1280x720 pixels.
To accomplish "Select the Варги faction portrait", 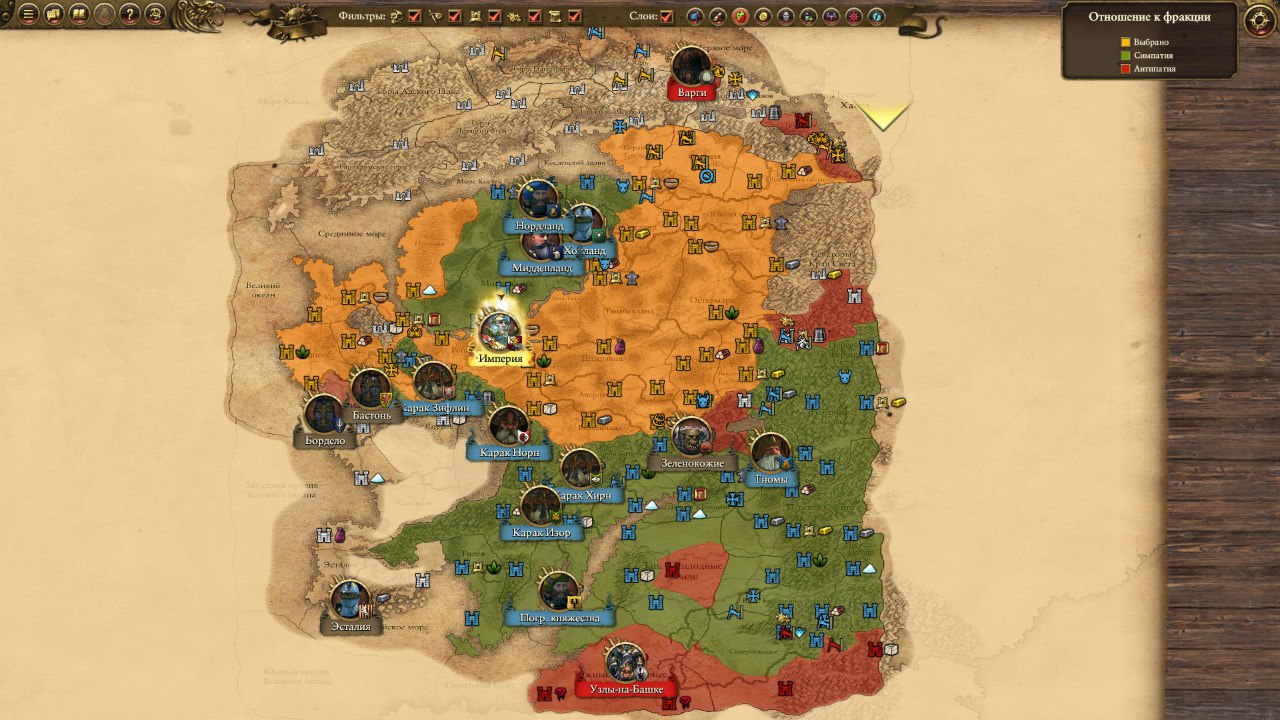I will [x=691, y=67].
